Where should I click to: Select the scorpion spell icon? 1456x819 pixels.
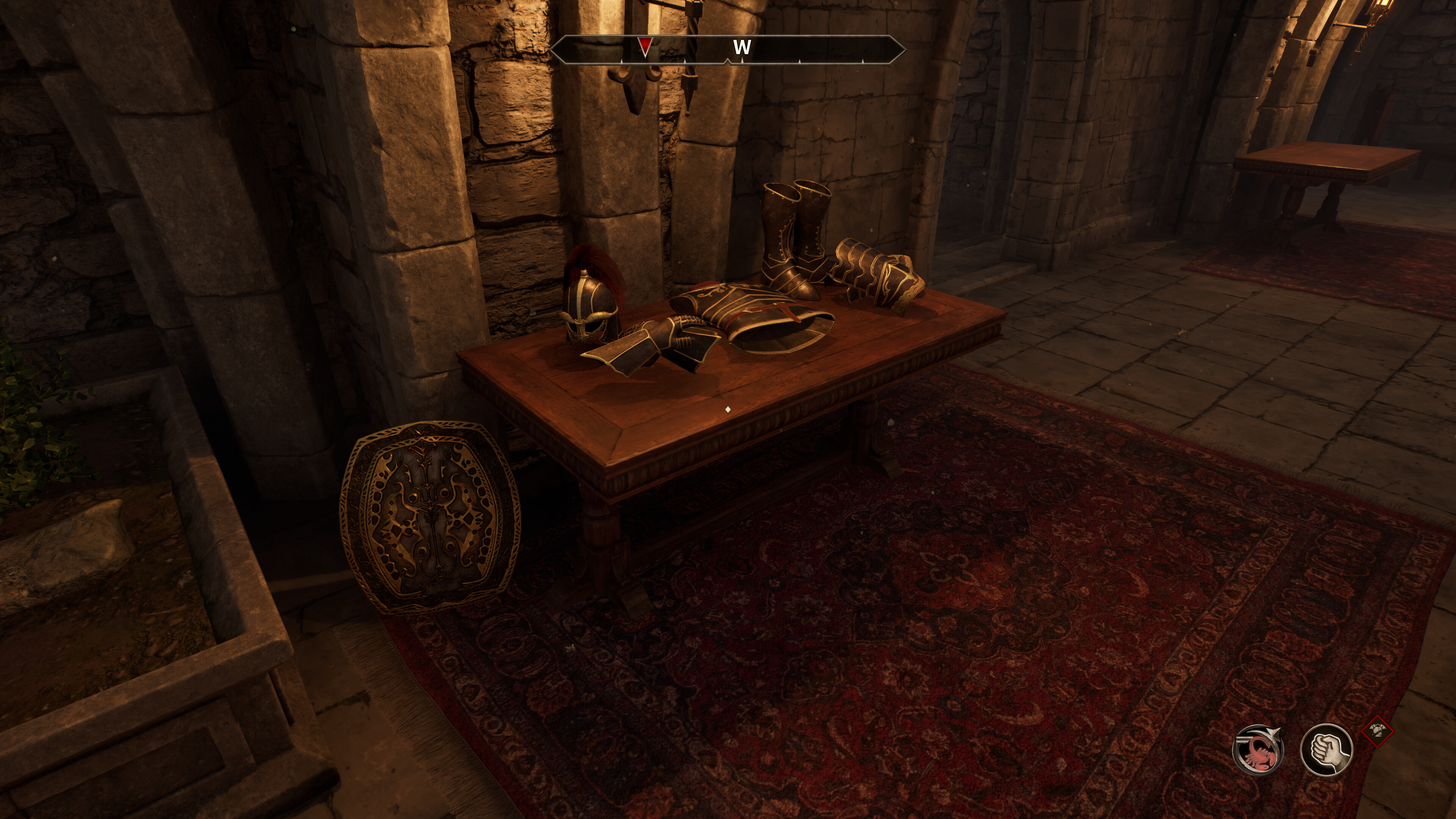click(1257, 750)
